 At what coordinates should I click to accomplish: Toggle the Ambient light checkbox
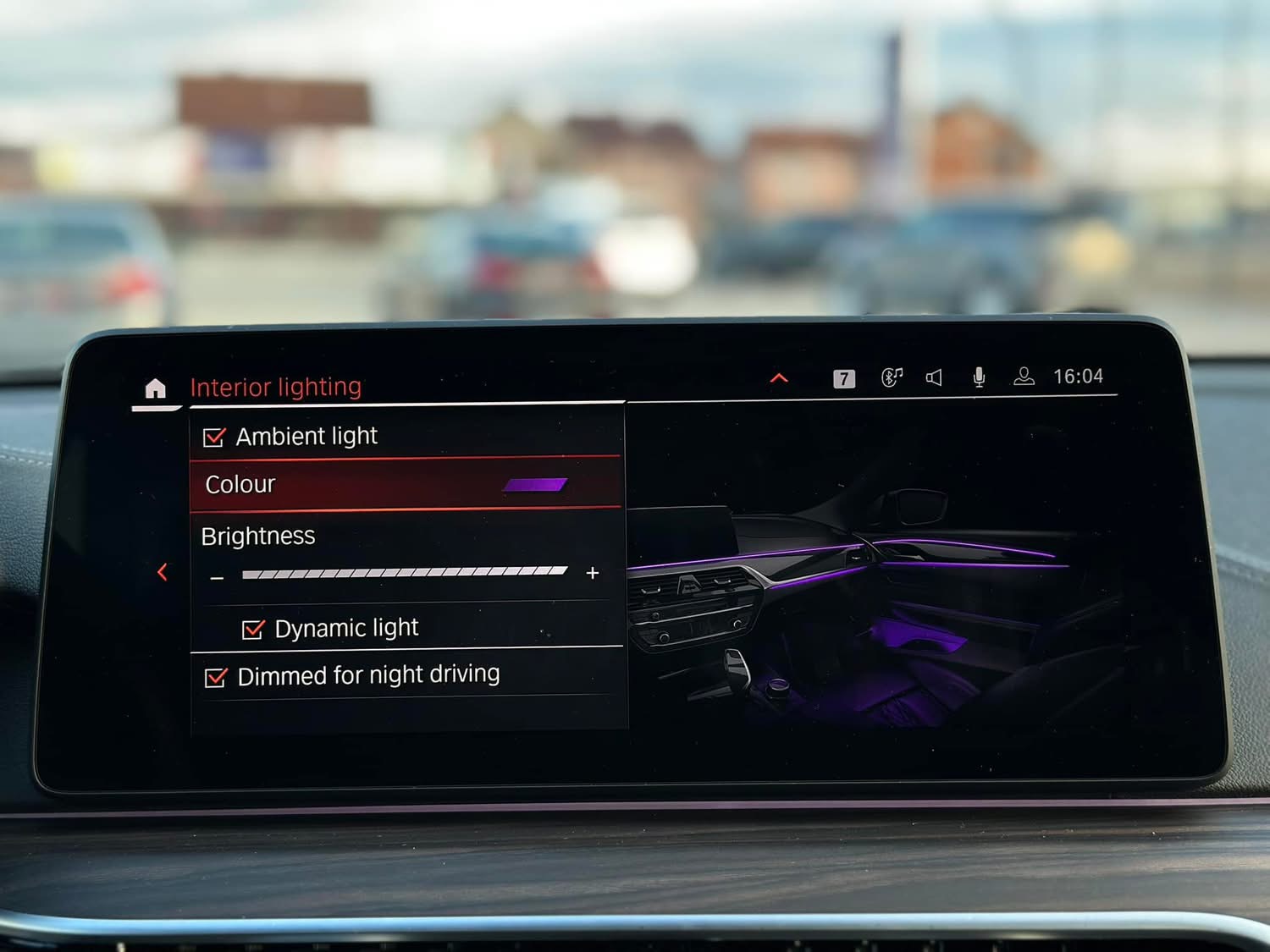[214, 437]
